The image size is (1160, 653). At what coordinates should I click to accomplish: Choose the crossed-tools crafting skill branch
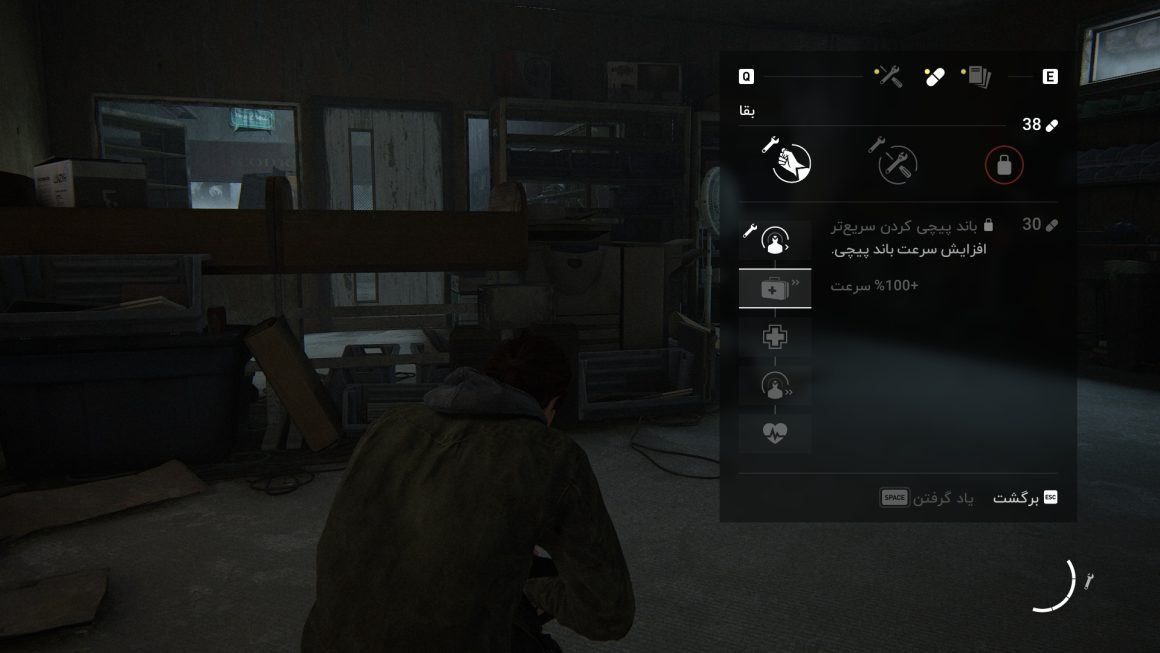coord(897,164)
